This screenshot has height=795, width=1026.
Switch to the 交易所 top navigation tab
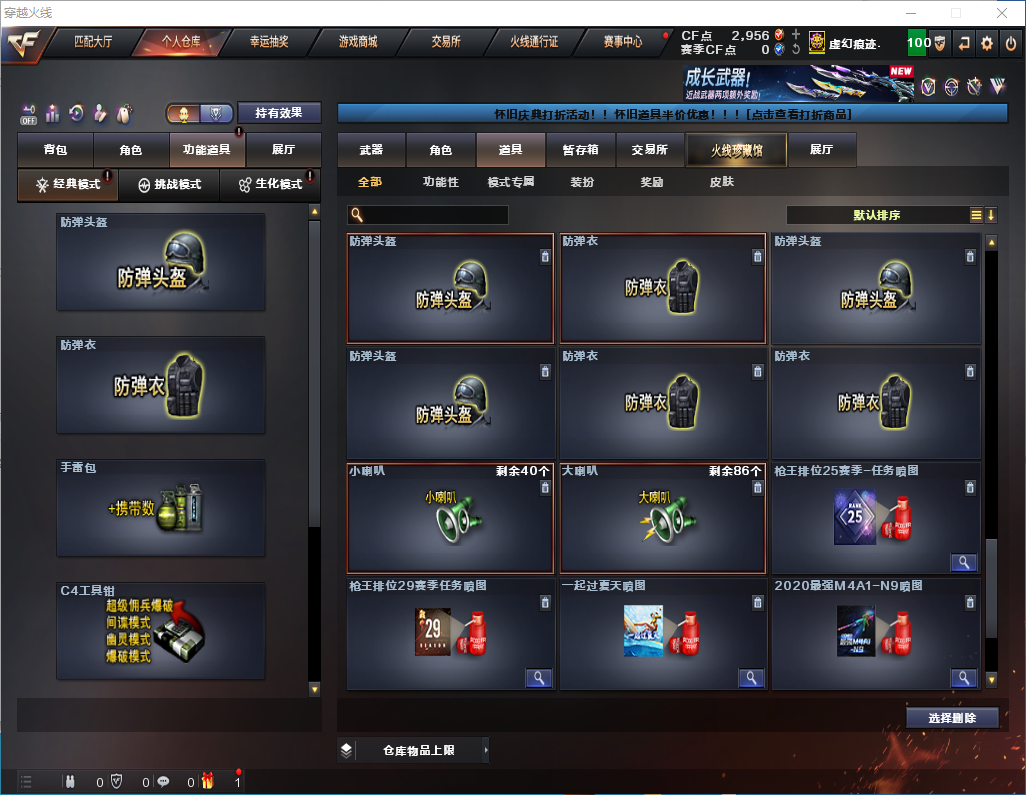click(446, 42)
